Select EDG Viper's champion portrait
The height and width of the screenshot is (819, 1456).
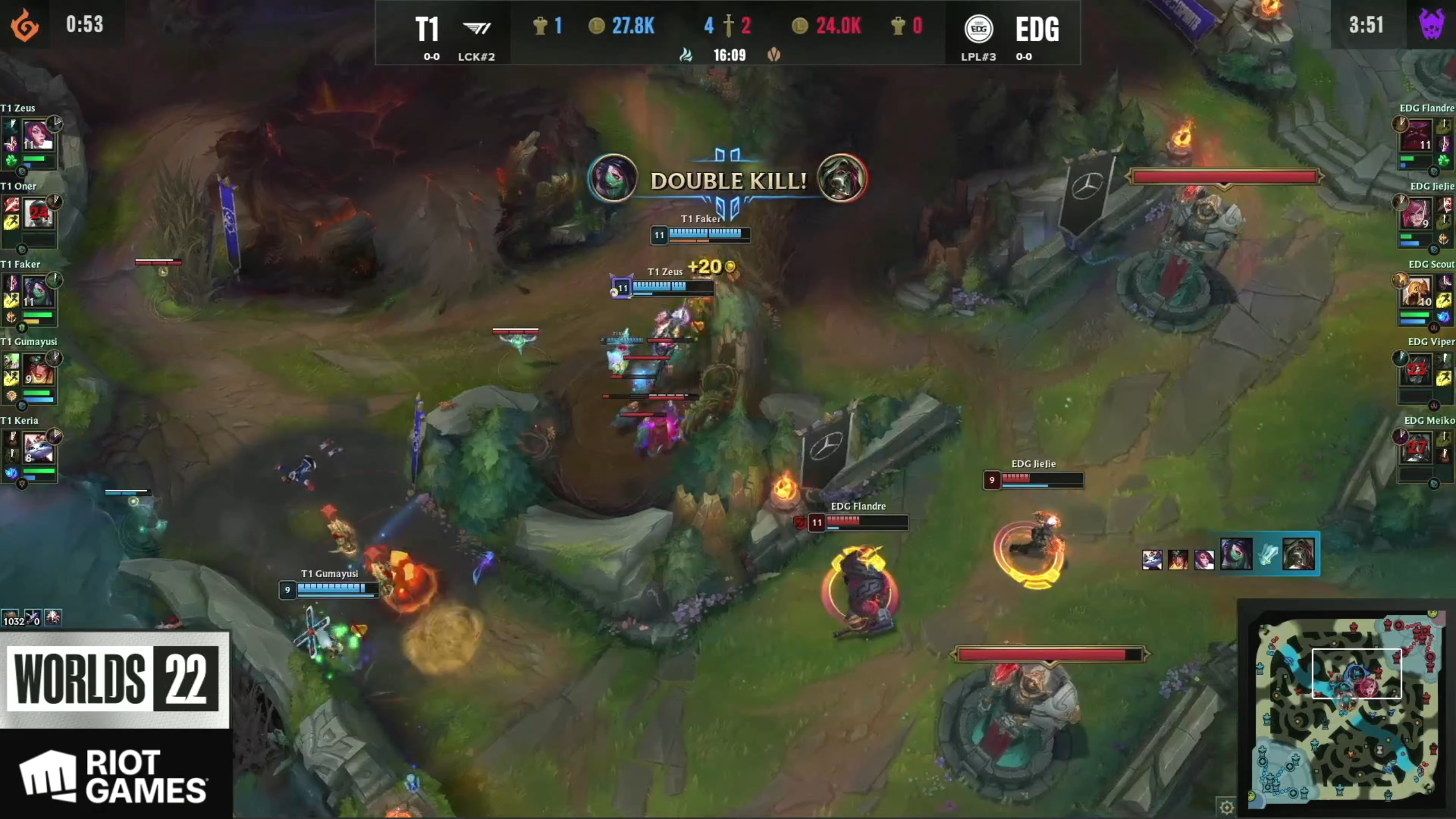1417,370
